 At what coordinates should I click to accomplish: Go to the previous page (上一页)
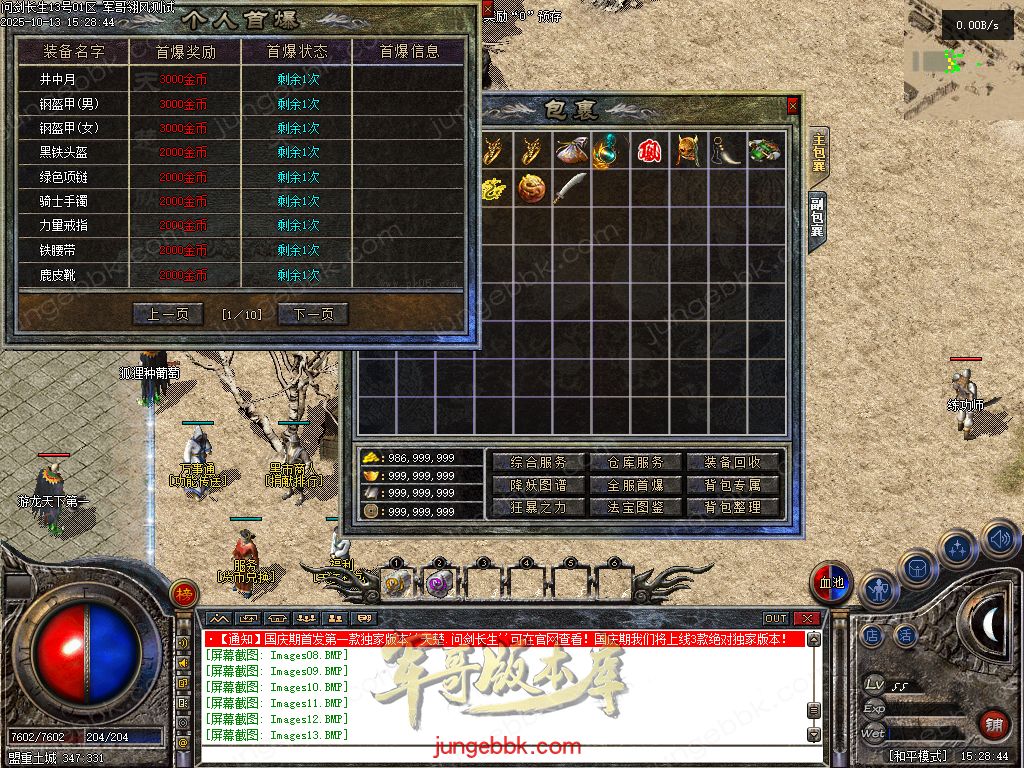click(168, 314)
